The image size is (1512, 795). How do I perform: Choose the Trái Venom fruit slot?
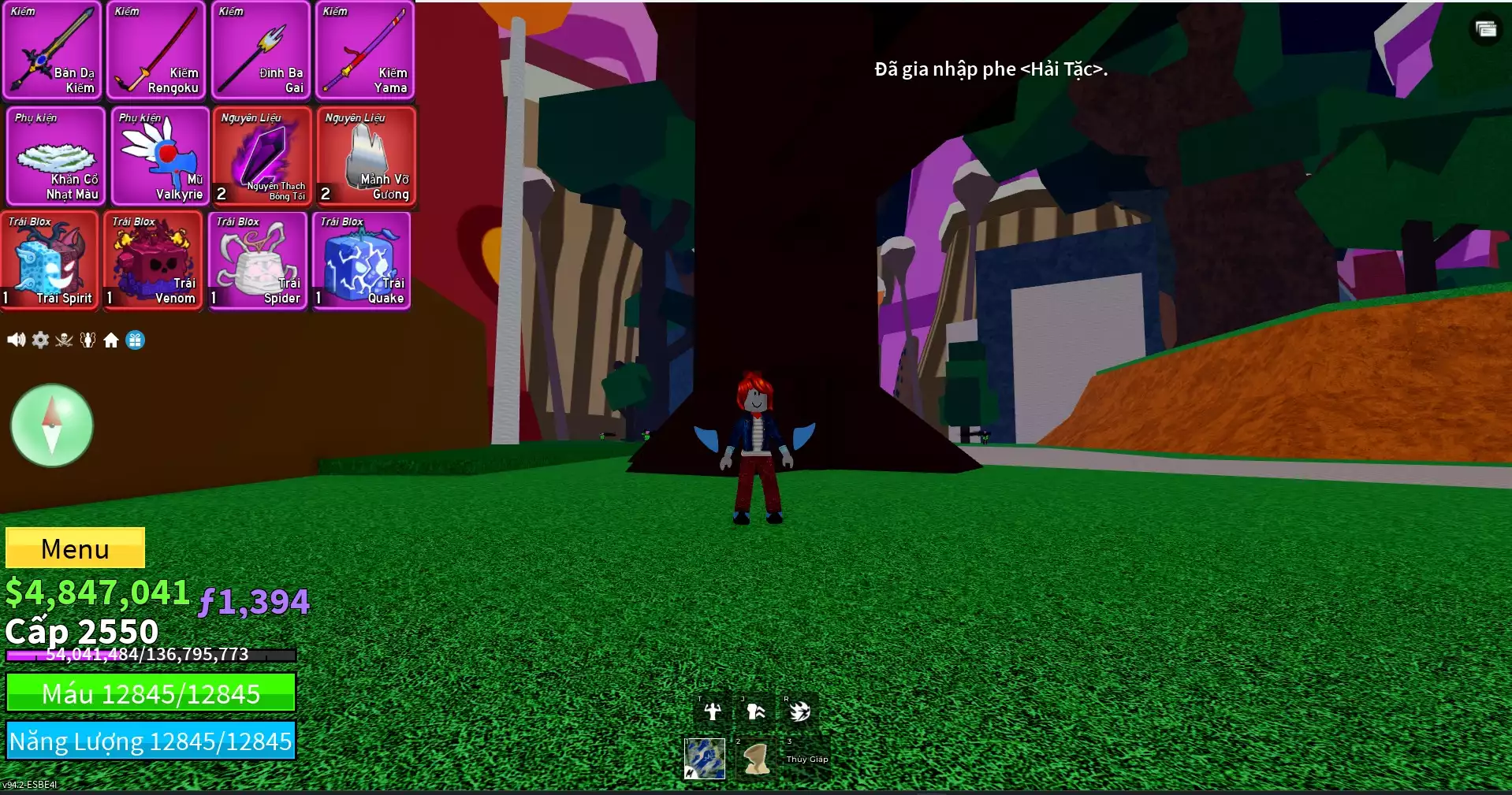(x=153, y=261)
